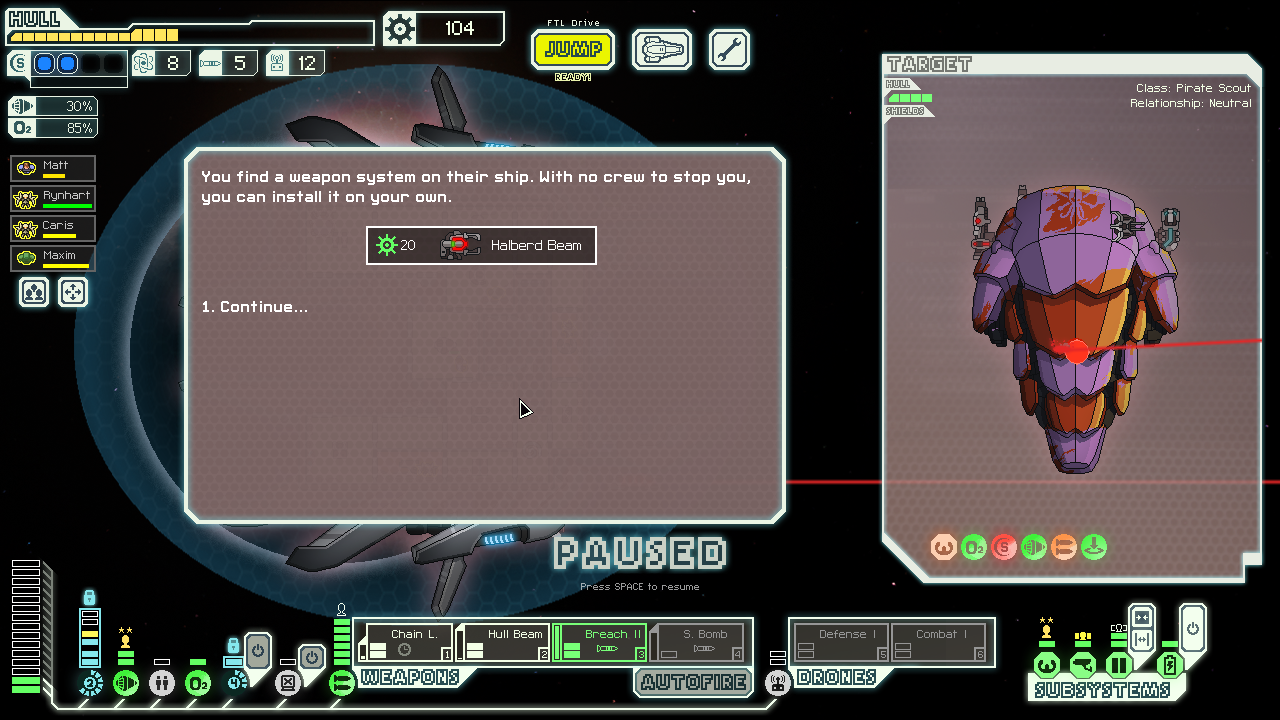This screenshot has width=1280, height=720.
Task: Toggle the Autofire button
Action: 694,683
